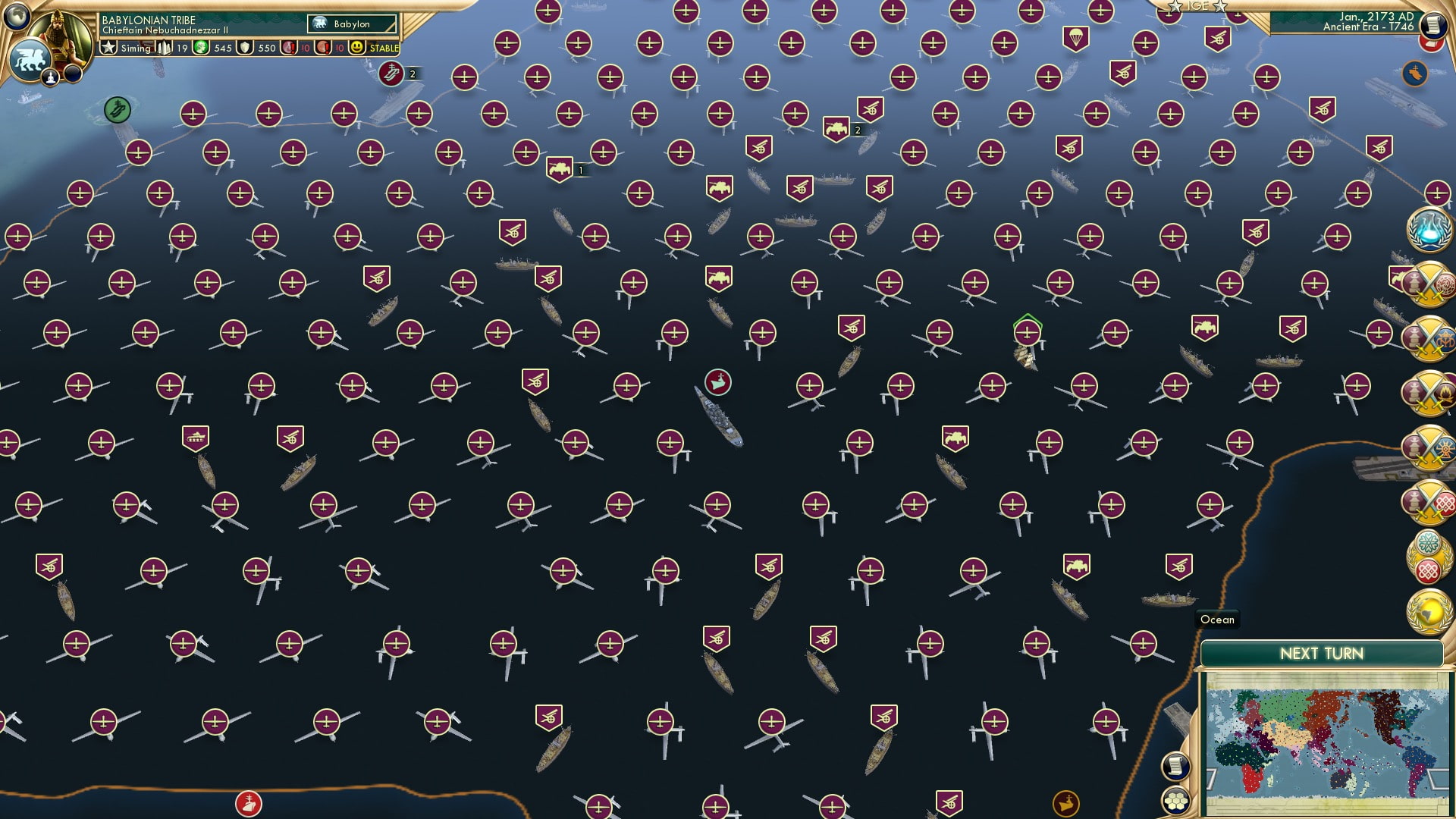Click the NEXT TURN button

[1322, 653]
